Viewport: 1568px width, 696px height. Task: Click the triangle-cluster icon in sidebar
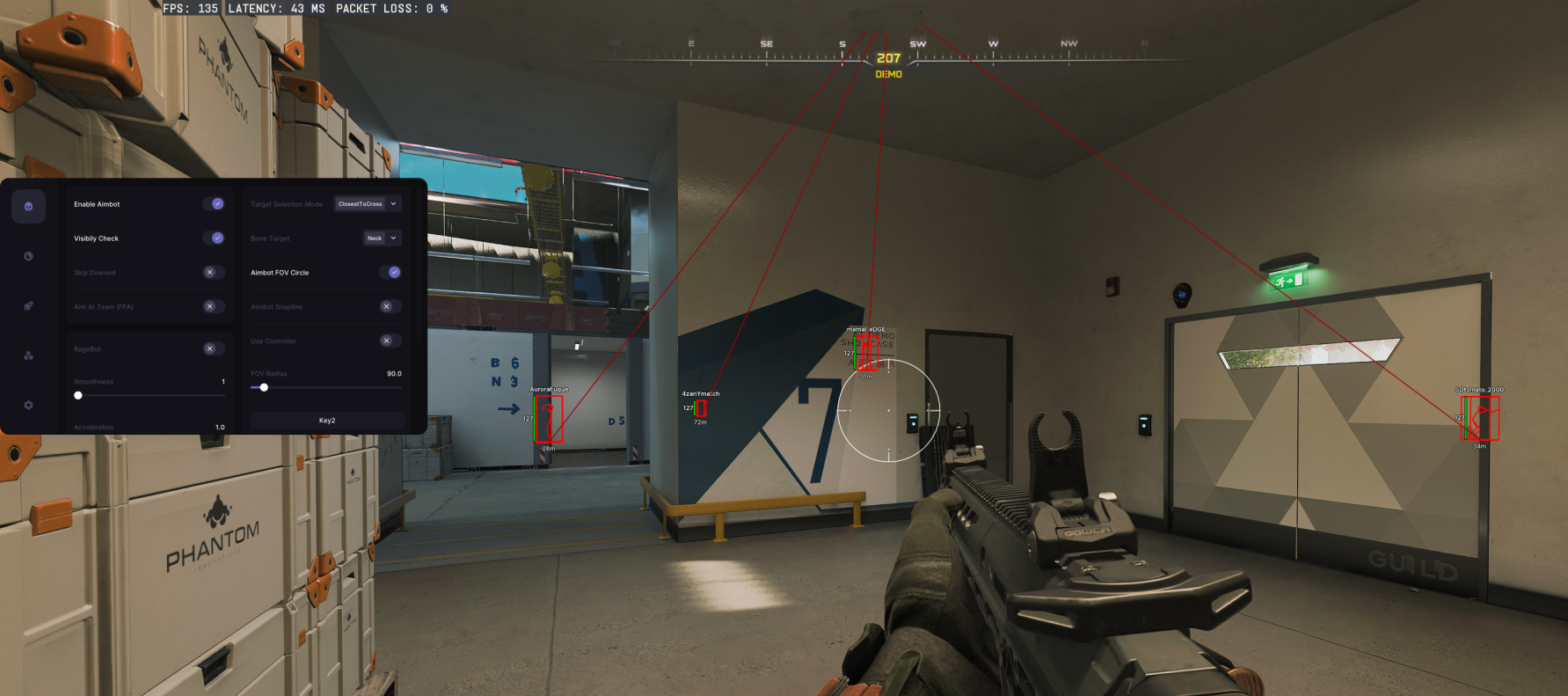[x=27, y=355]
